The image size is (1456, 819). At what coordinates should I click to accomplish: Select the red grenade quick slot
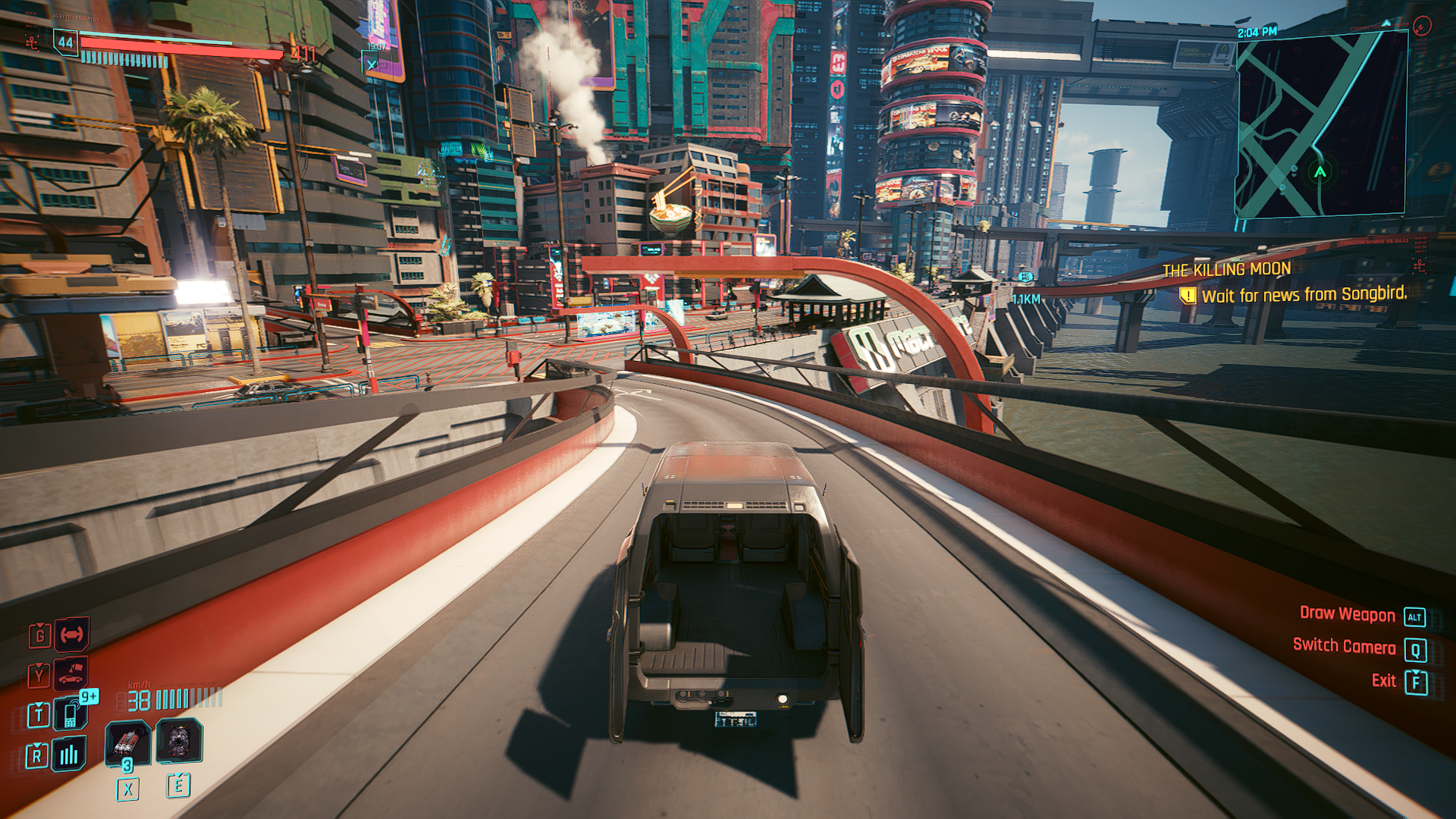(127, 742)
